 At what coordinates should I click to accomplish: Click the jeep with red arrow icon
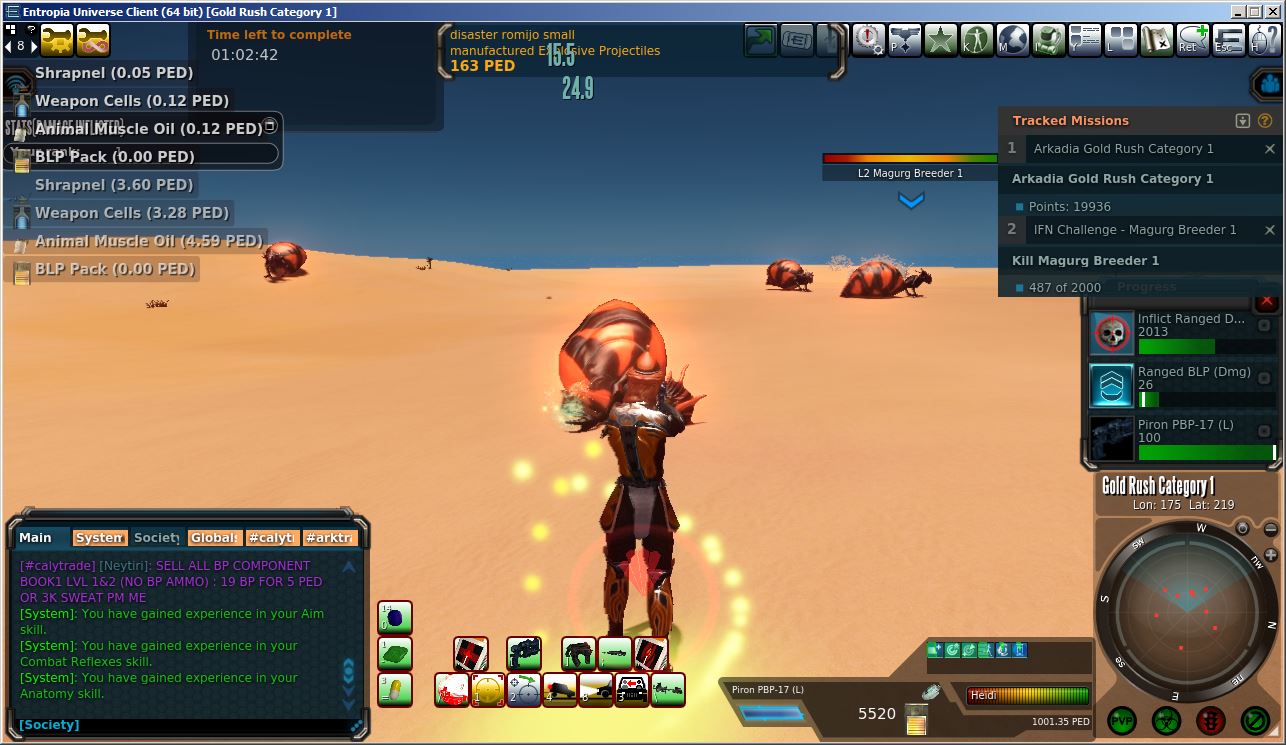click(x=632, y=689)
